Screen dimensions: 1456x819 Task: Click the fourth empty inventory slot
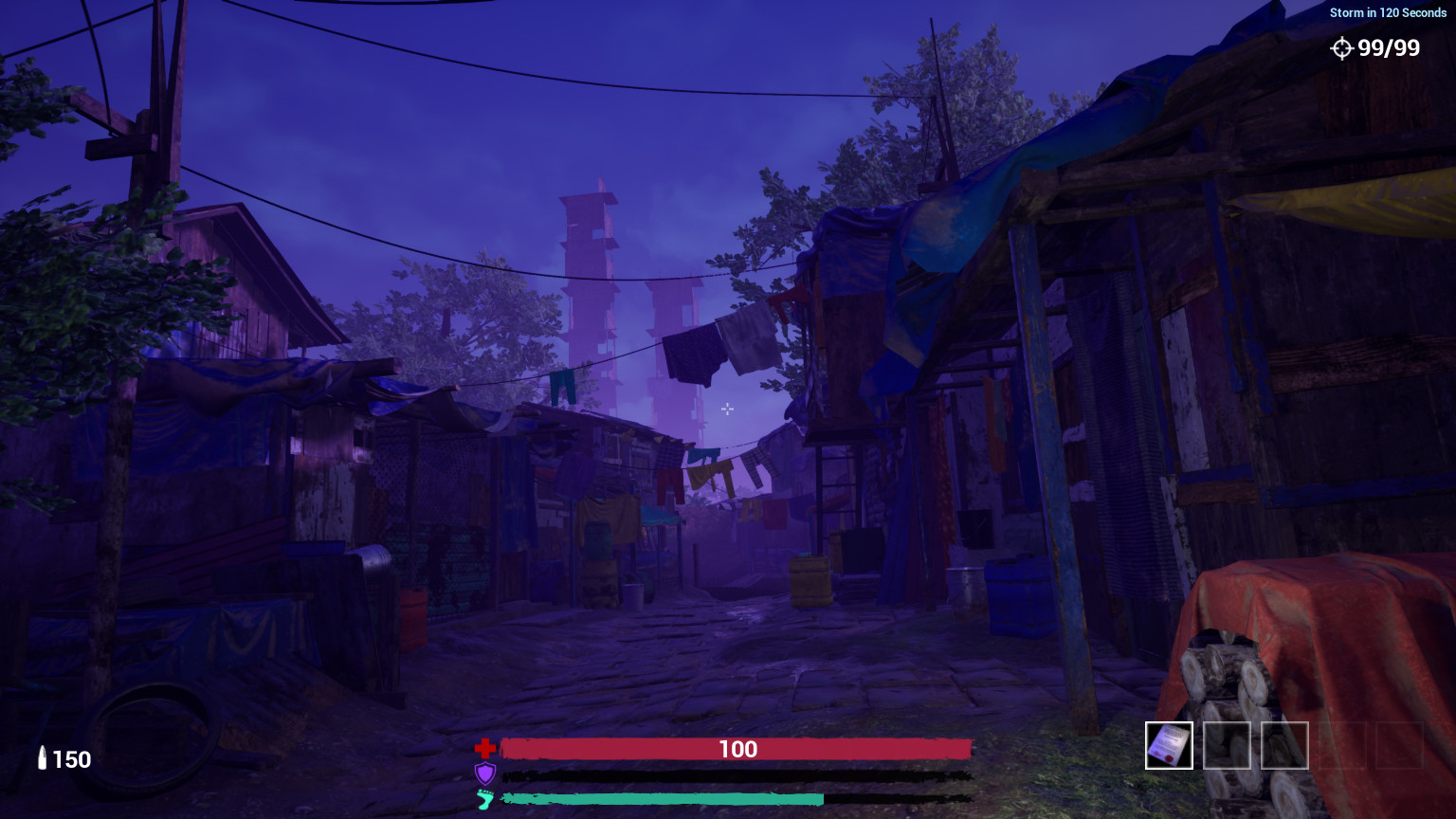[x=1342, y=745]
